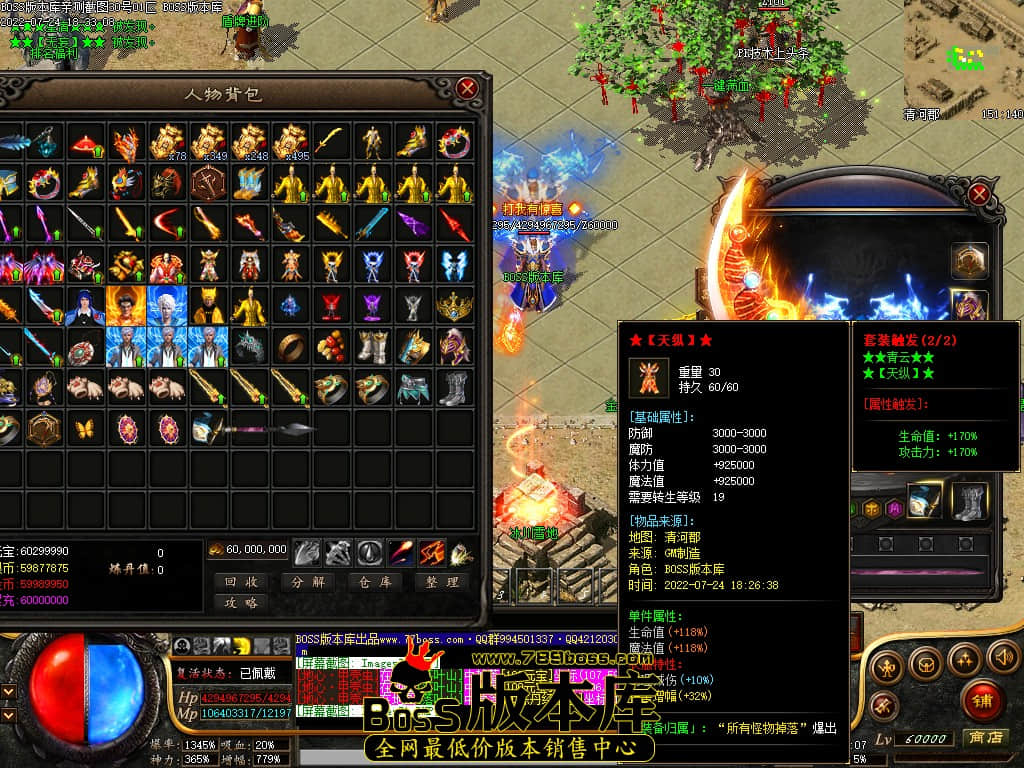Viewport: 1024px width, 768px height.
Task: Click the 回收 recycle button
Action: coord(240,581)
